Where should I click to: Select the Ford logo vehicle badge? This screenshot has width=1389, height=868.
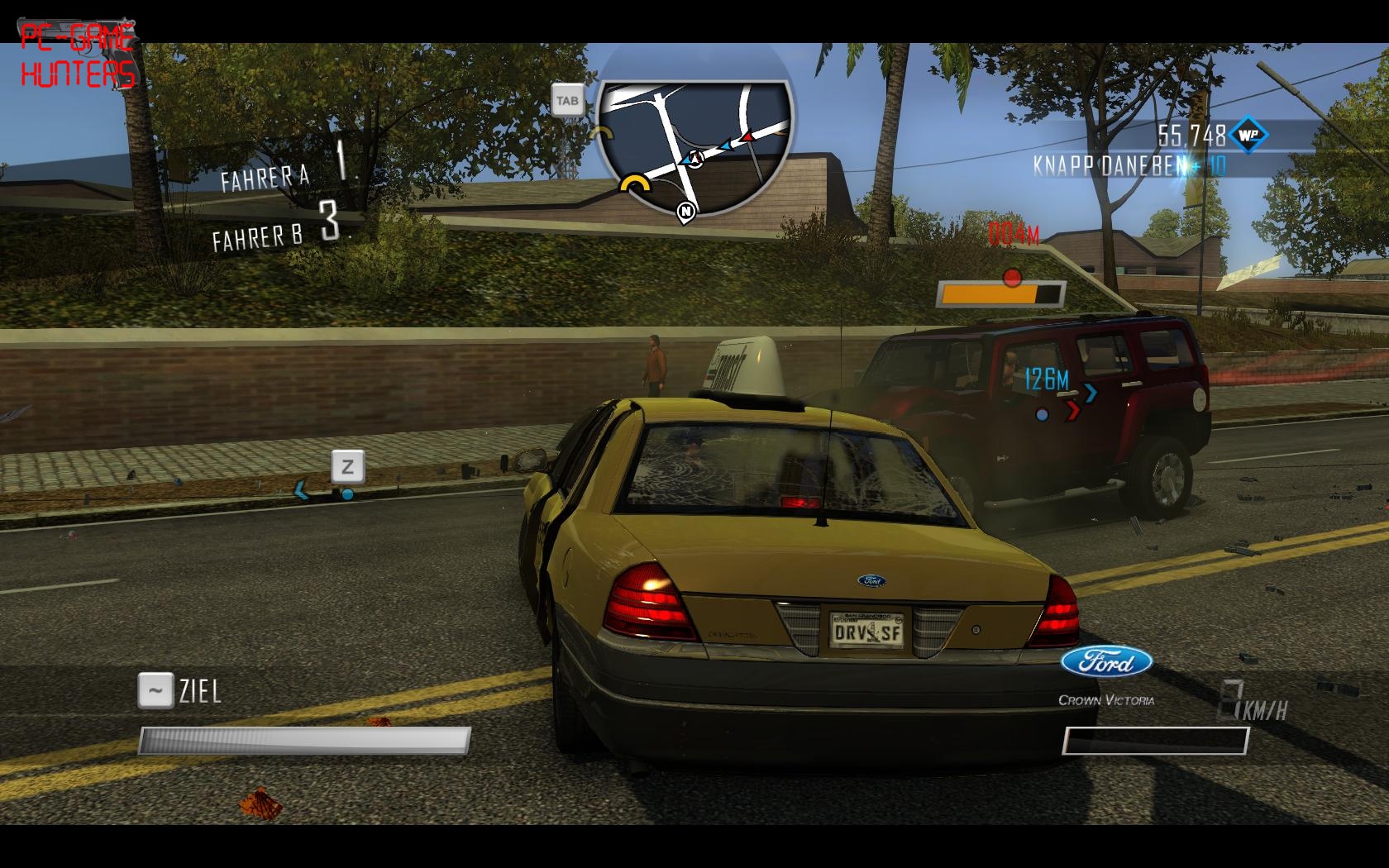coord(1106,662)
